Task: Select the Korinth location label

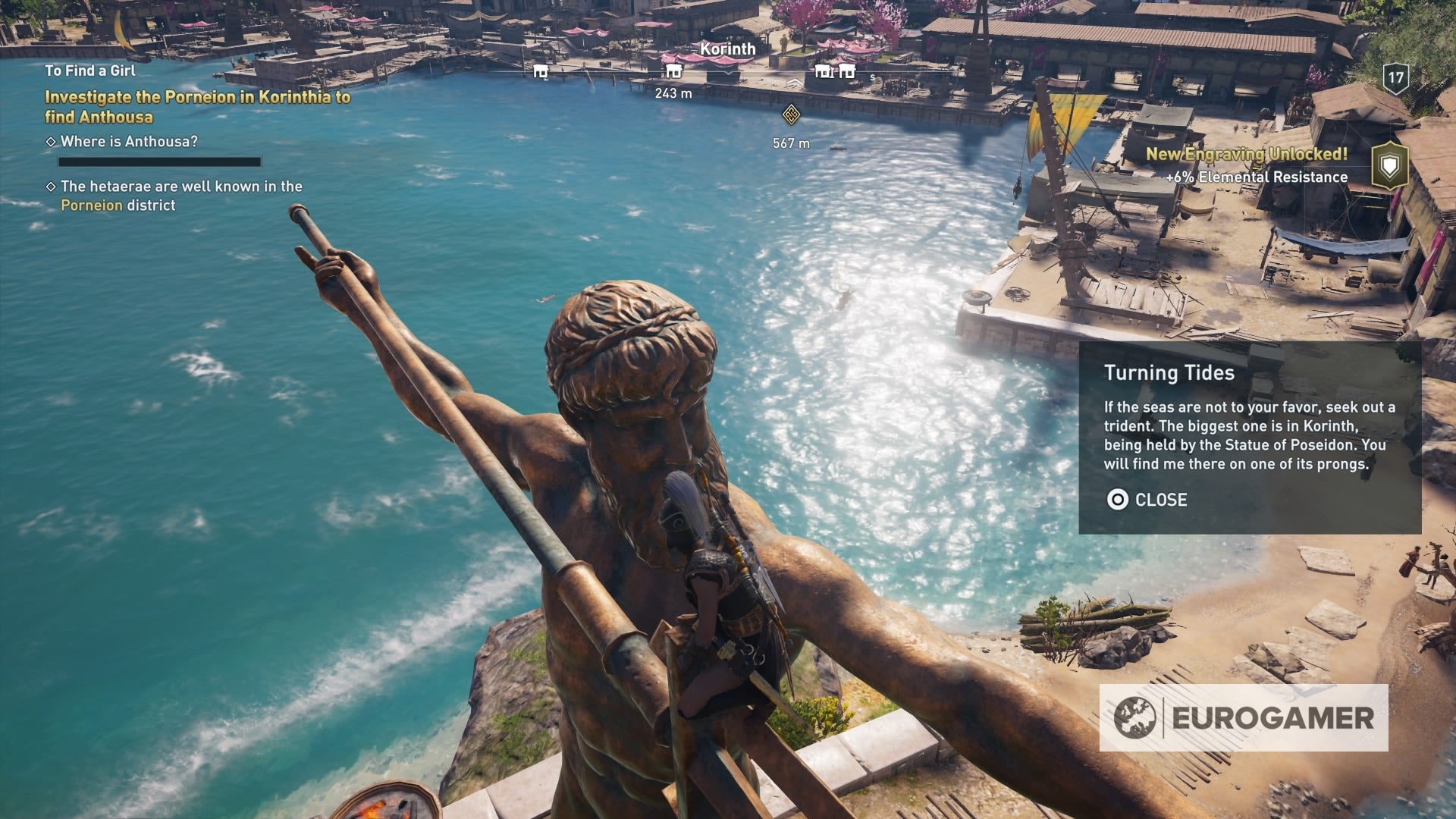Action: coord(726,47)
